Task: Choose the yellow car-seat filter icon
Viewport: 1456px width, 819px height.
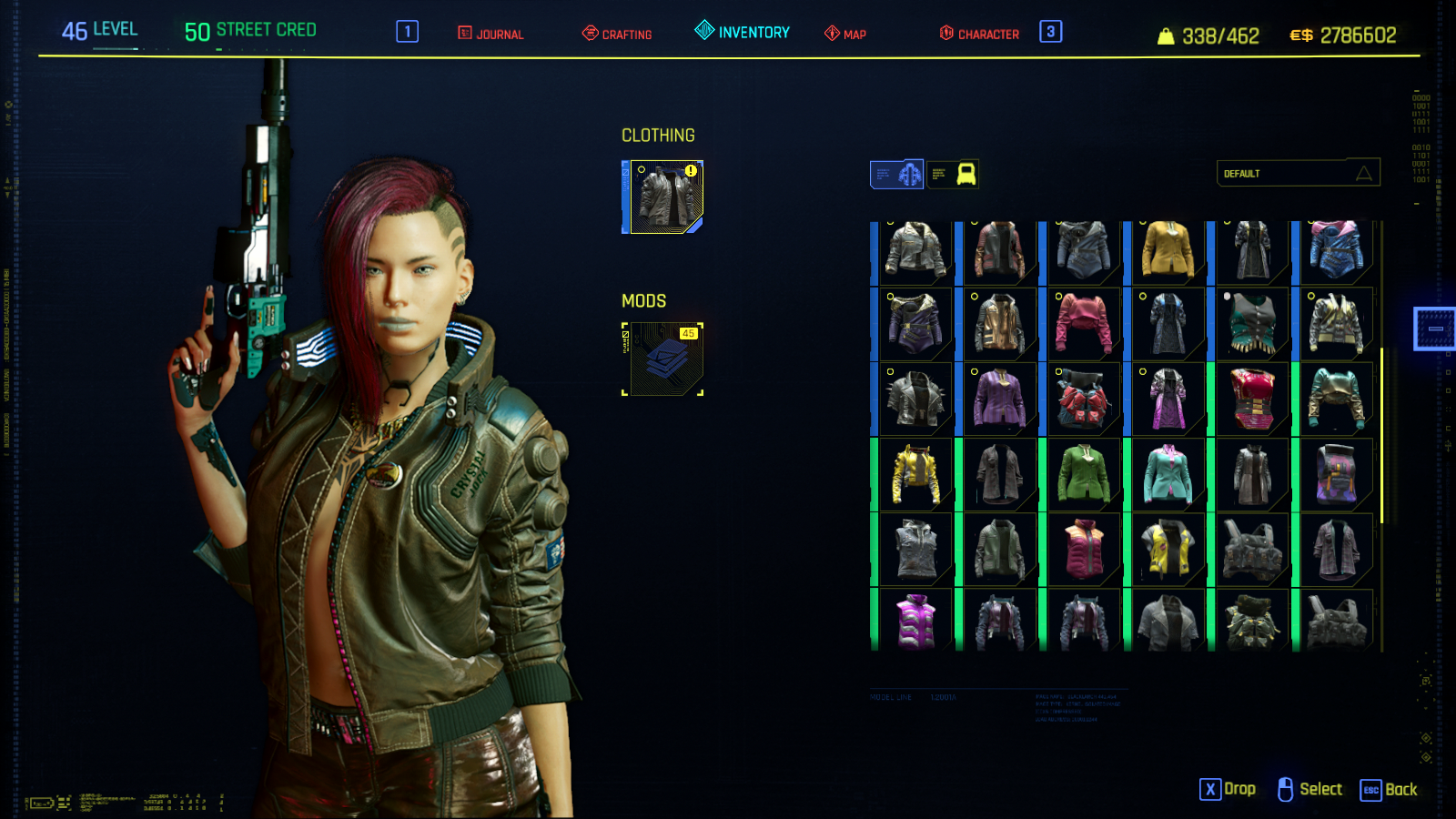Action: pos(953,174)
